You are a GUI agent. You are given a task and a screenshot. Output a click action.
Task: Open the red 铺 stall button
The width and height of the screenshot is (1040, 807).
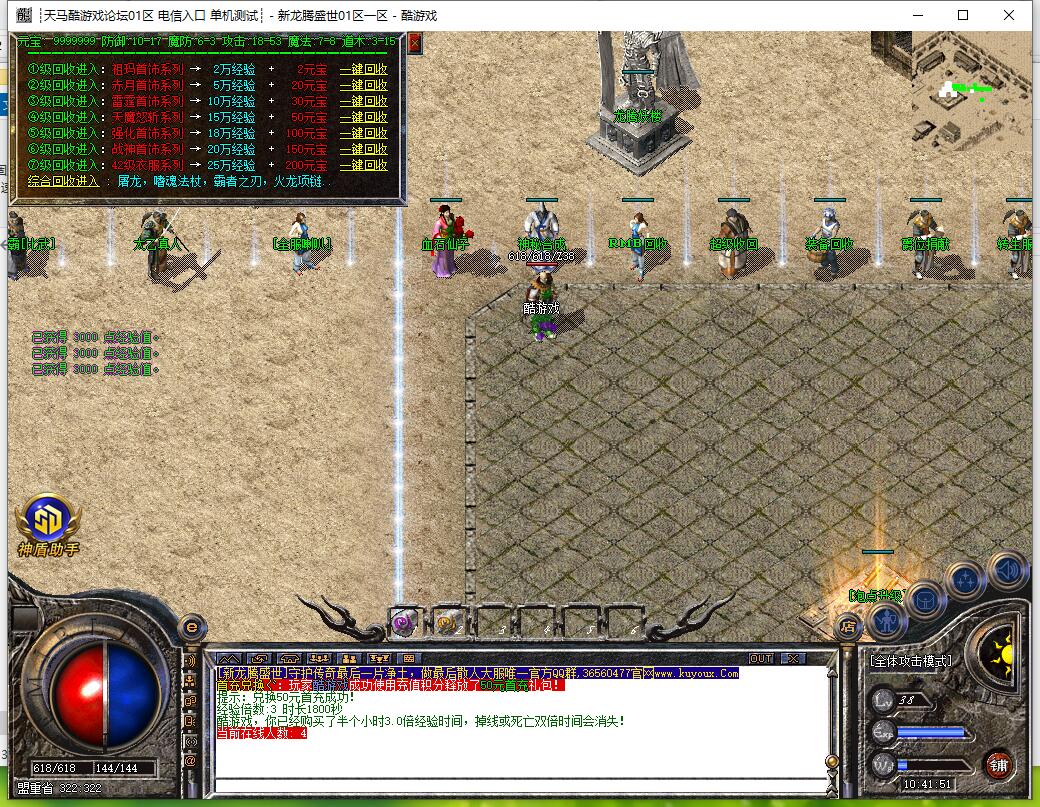tap(997, 765)
